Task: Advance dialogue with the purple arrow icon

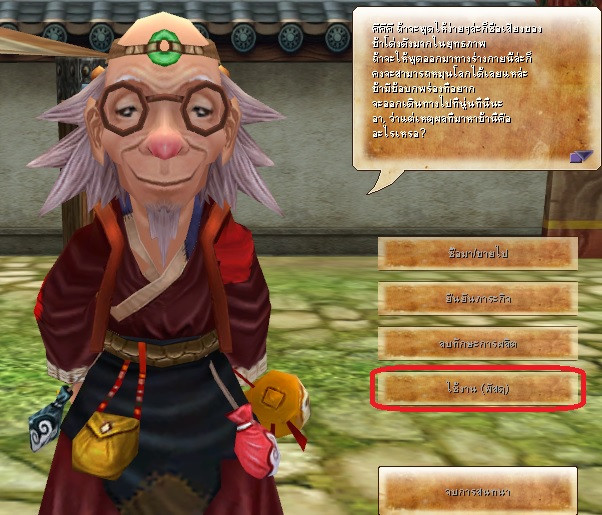Action: coord(580,156)
